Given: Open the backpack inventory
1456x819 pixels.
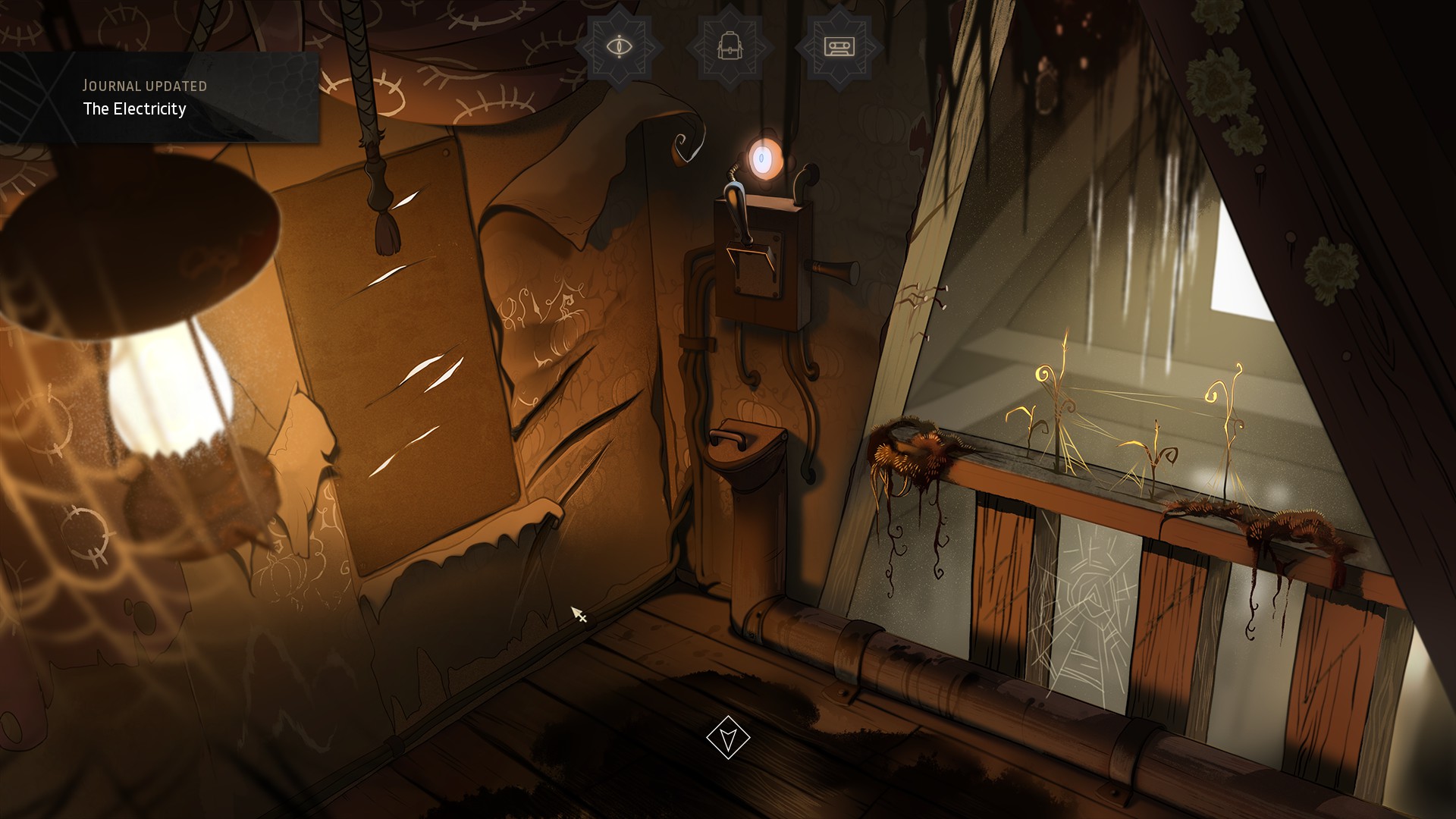Looking at the screenshot, I should click(x=730, y=47).
